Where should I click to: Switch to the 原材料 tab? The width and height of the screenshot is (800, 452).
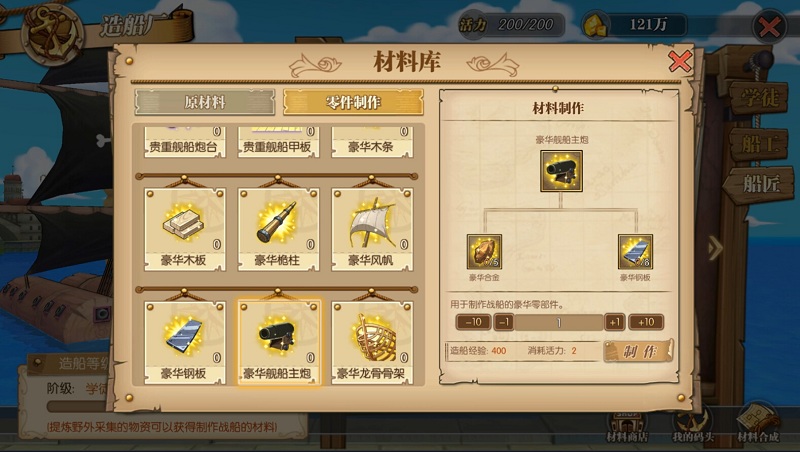pyautogui.click(x=205, y=102)
